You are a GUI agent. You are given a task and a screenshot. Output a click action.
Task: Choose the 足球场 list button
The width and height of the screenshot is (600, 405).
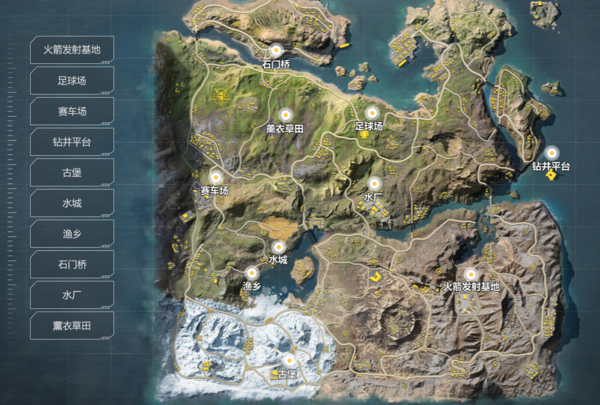pos(72,80)
